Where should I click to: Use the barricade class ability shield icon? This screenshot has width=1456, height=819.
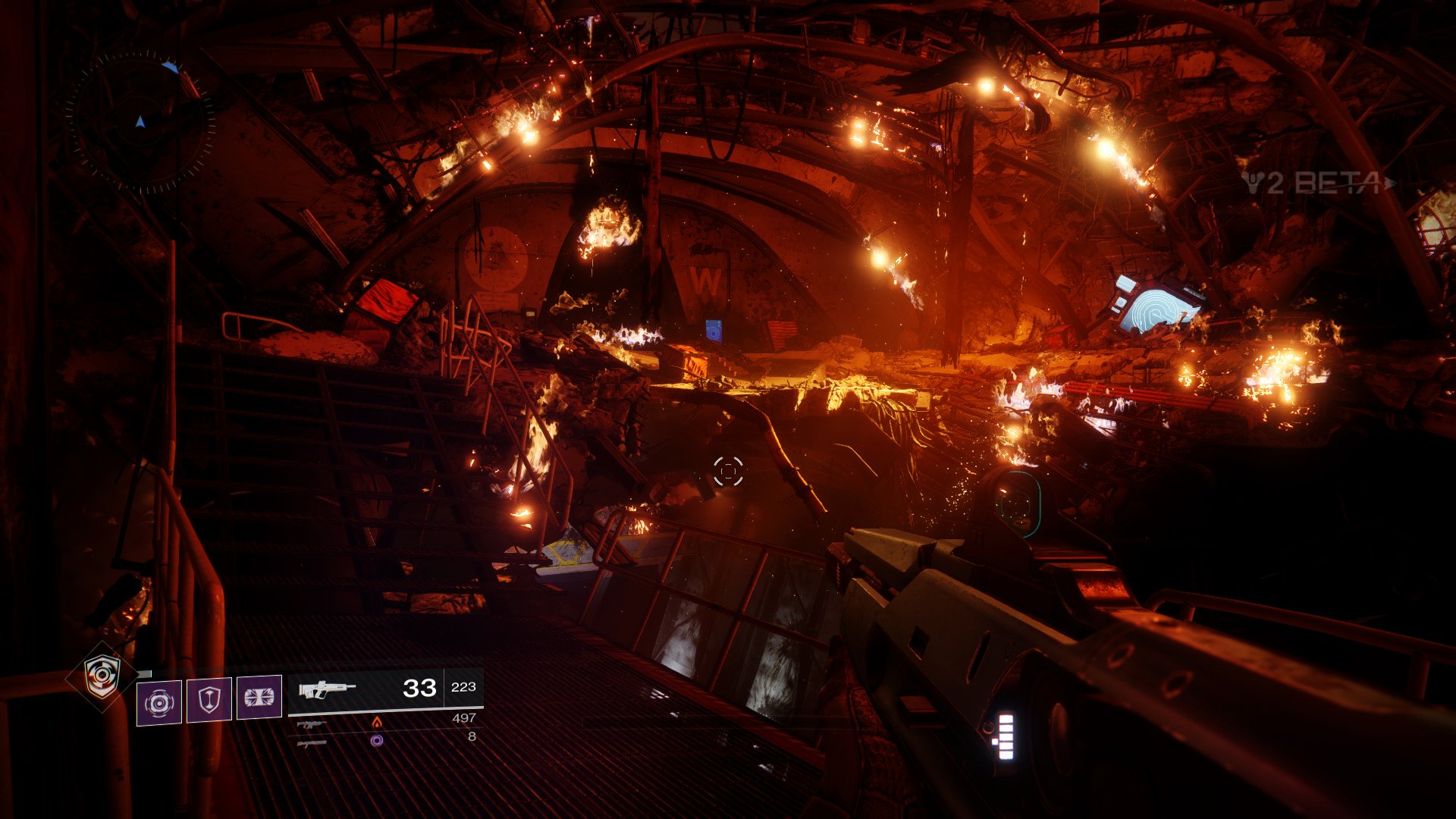[x=209, y=699]
